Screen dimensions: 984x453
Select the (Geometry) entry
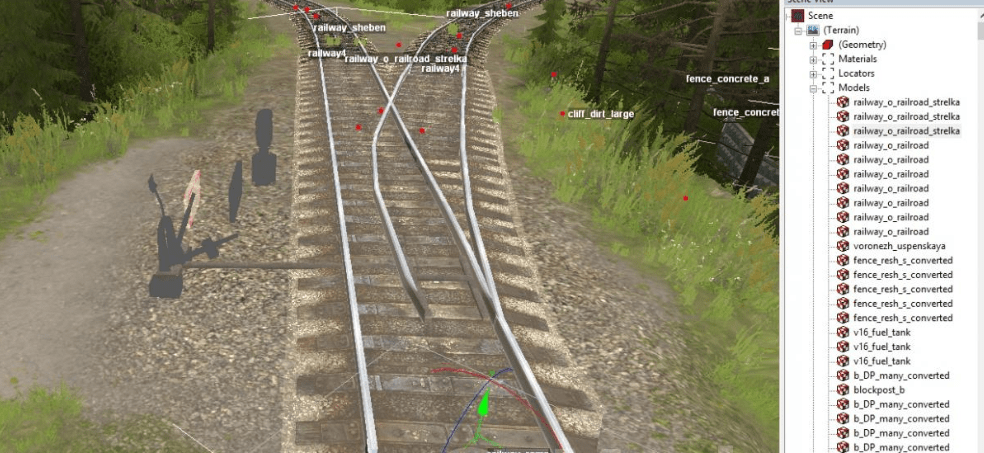tap(862, 45)
